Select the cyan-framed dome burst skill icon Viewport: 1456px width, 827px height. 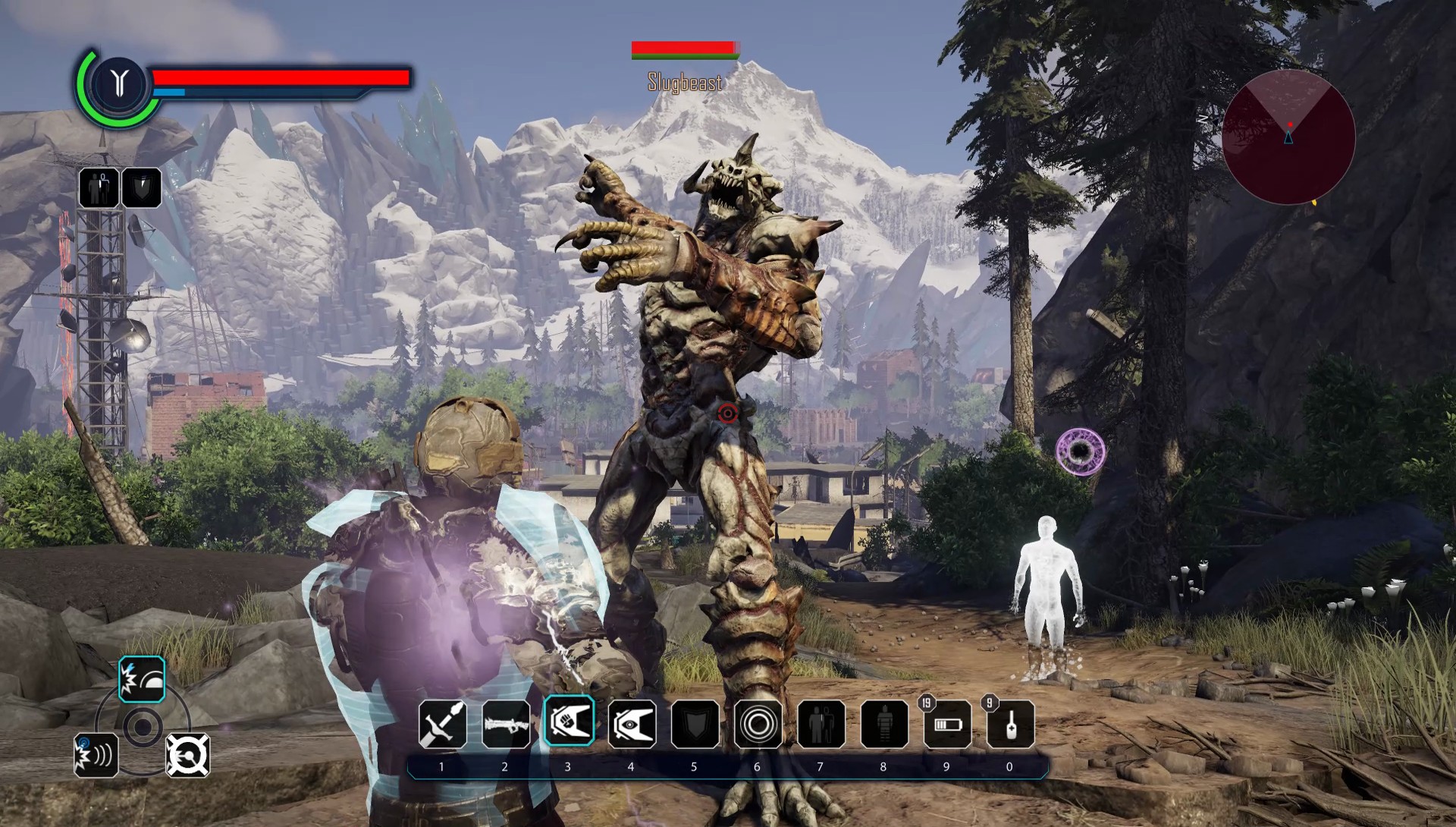point(142,679)
